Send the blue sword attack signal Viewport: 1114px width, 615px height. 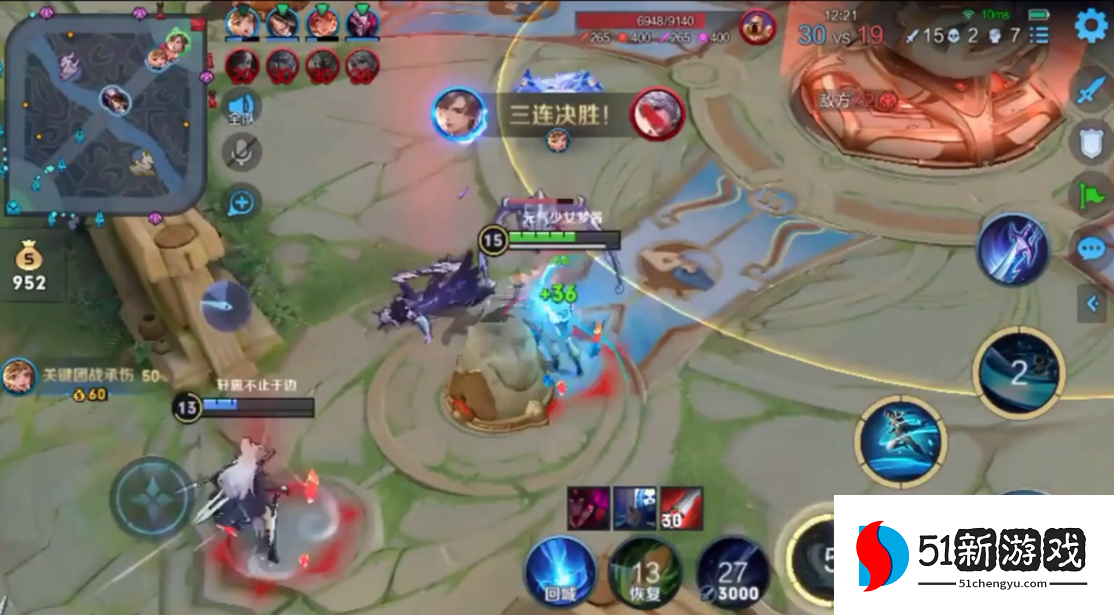coord(1091,92)
